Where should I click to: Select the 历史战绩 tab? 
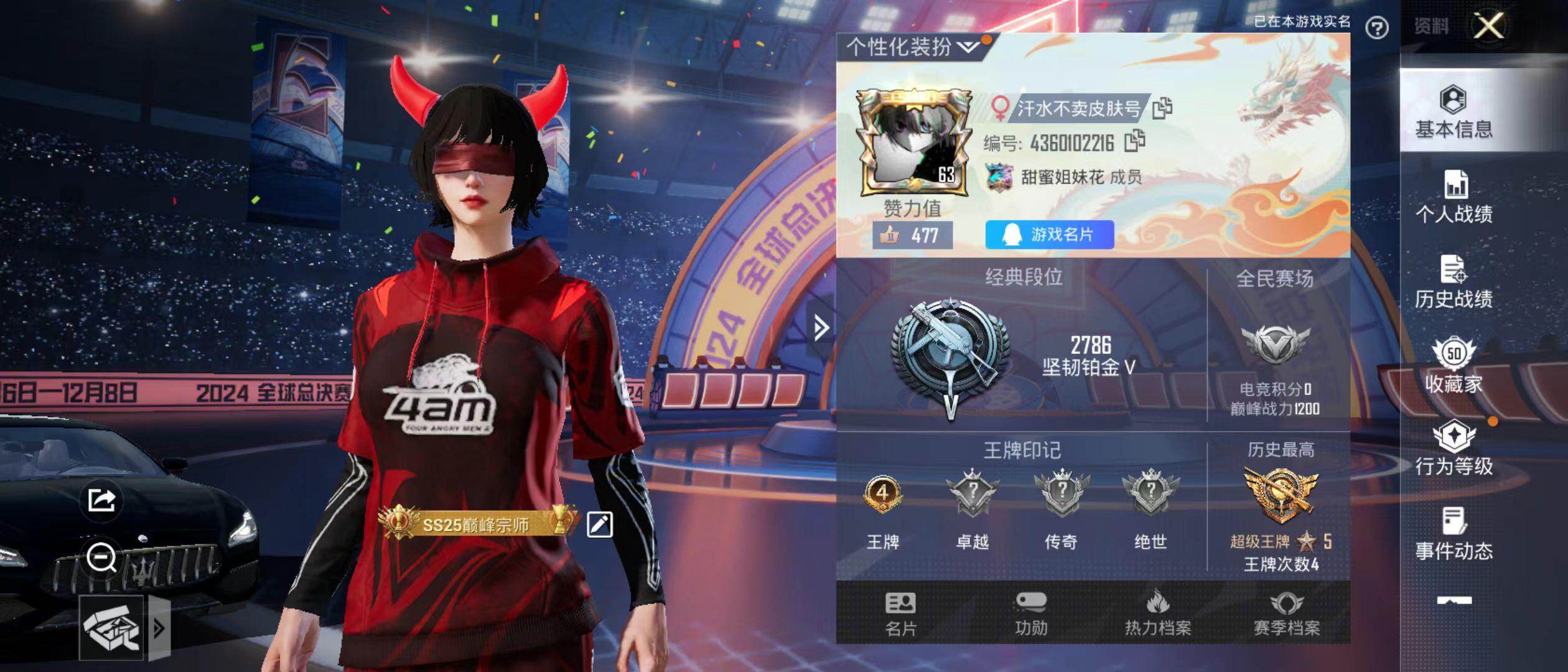point(1454,282)
